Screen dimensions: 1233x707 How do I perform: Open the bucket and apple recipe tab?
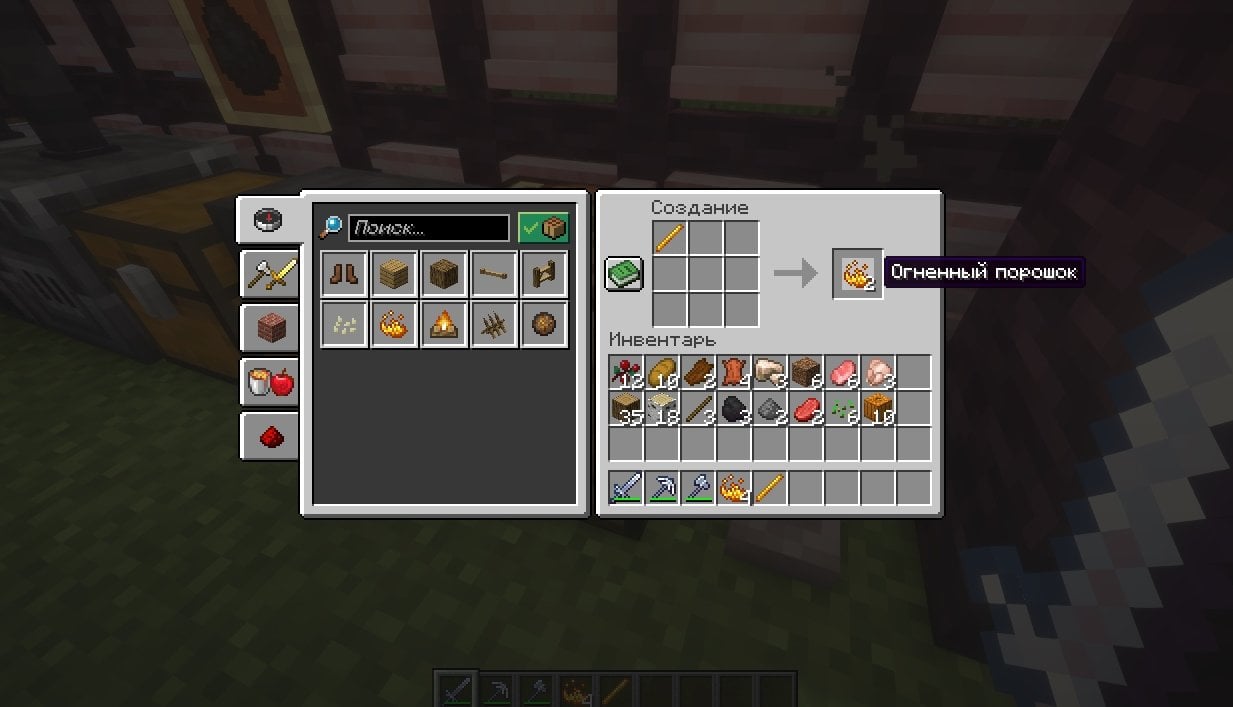click(x=270, y=381)
